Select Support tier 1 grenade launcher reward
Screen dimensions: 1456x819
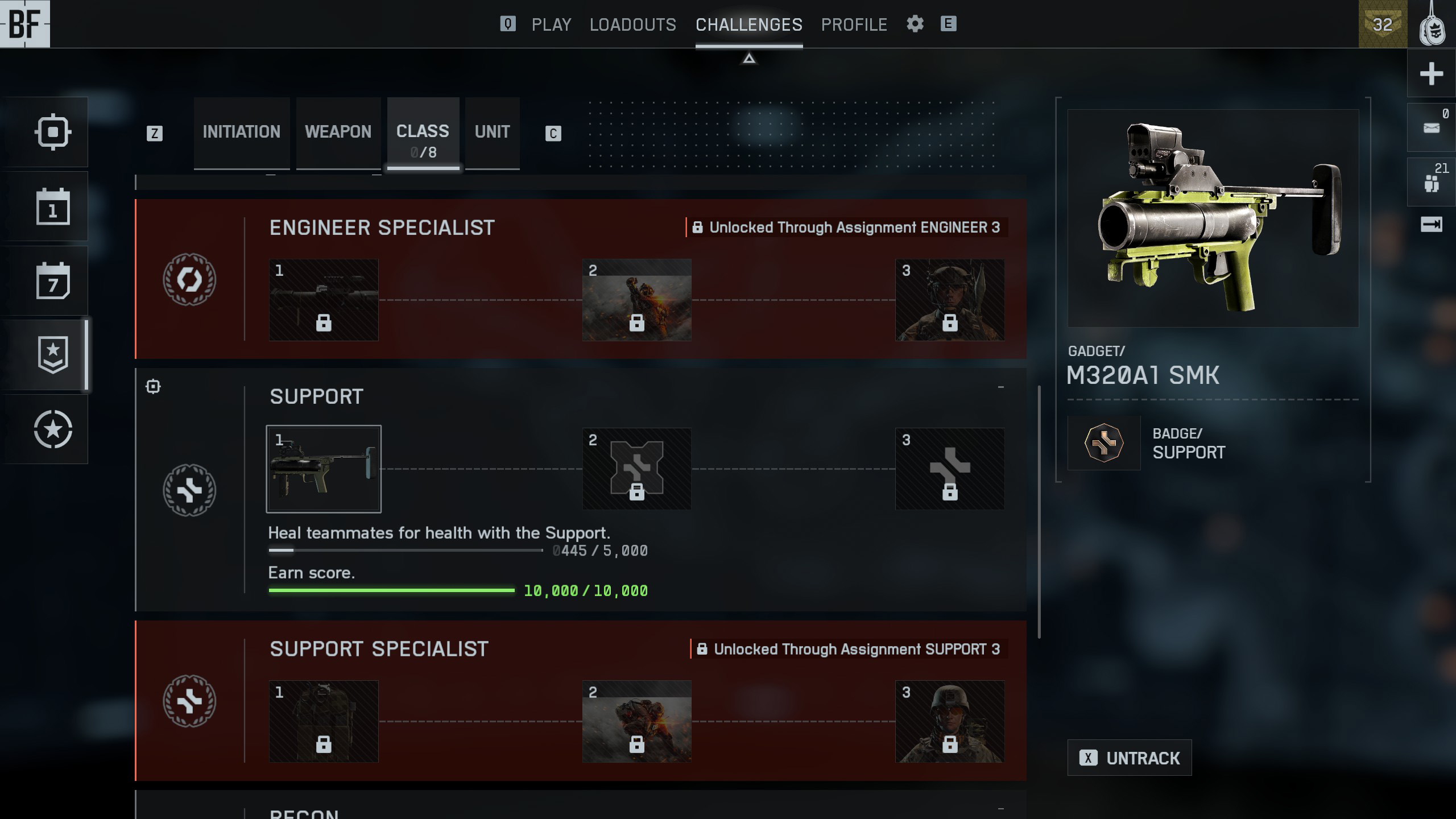pyautogui.click(x=324, y=469)
